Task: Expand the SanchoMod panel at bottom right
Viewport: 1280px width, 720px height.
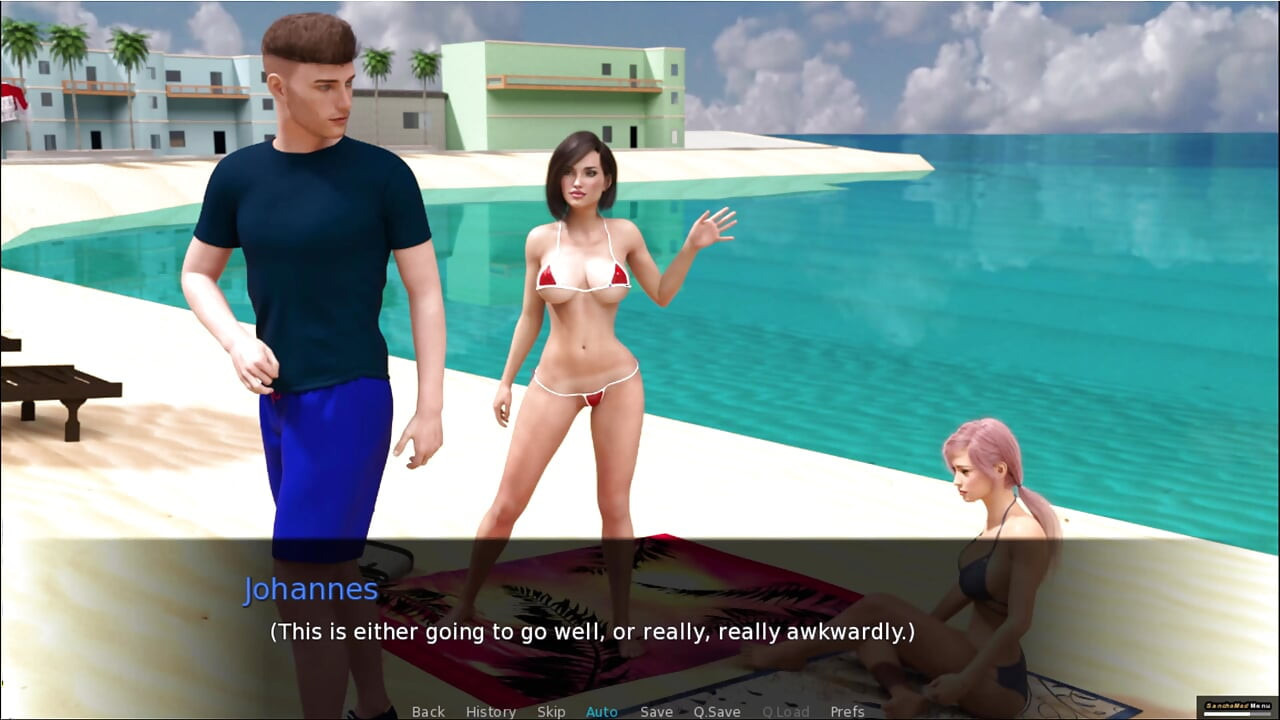Action: (1238, 704)
